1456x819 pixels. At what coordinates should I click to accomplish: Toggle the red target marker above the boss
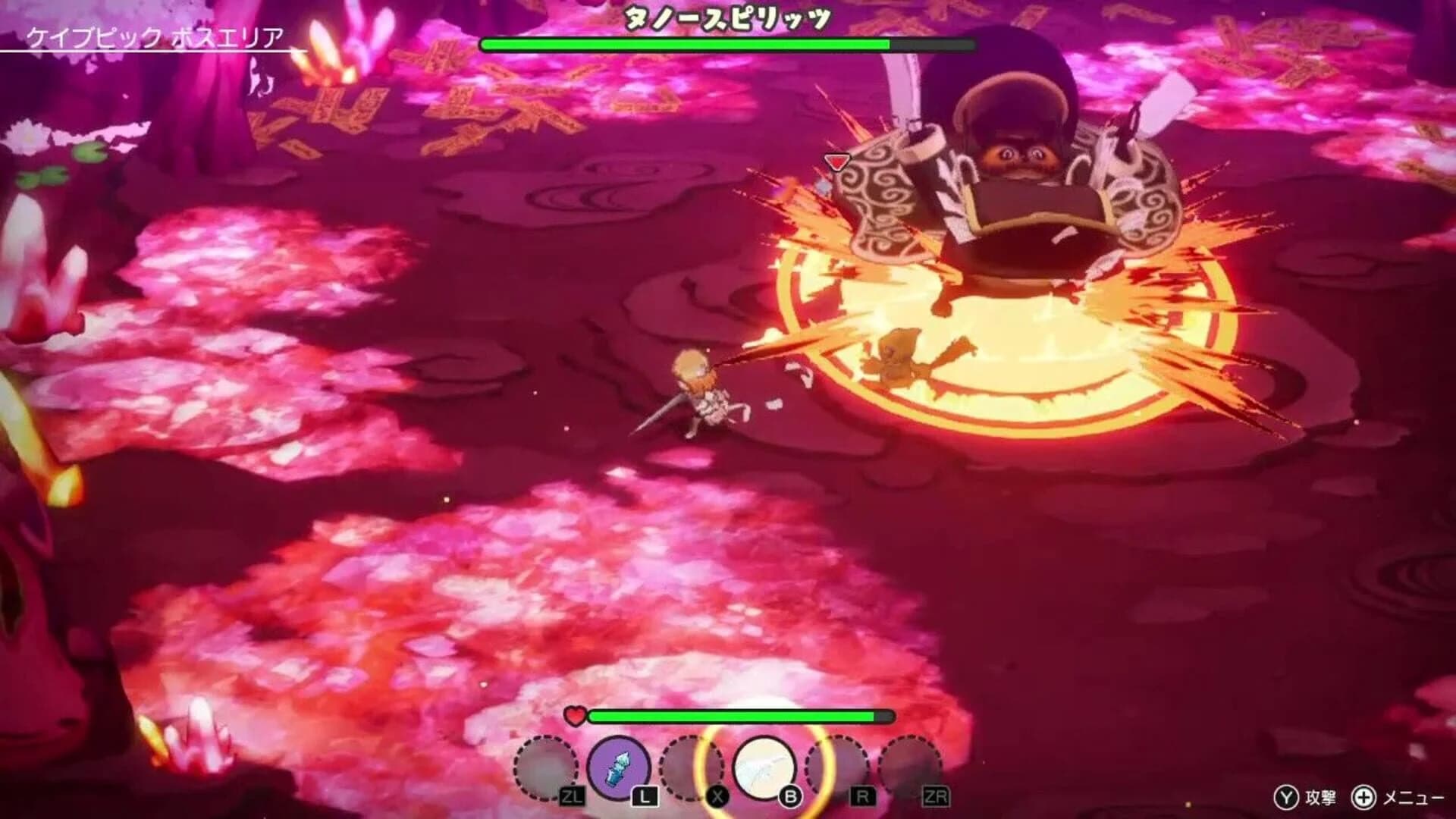click(x=836, y=162)
